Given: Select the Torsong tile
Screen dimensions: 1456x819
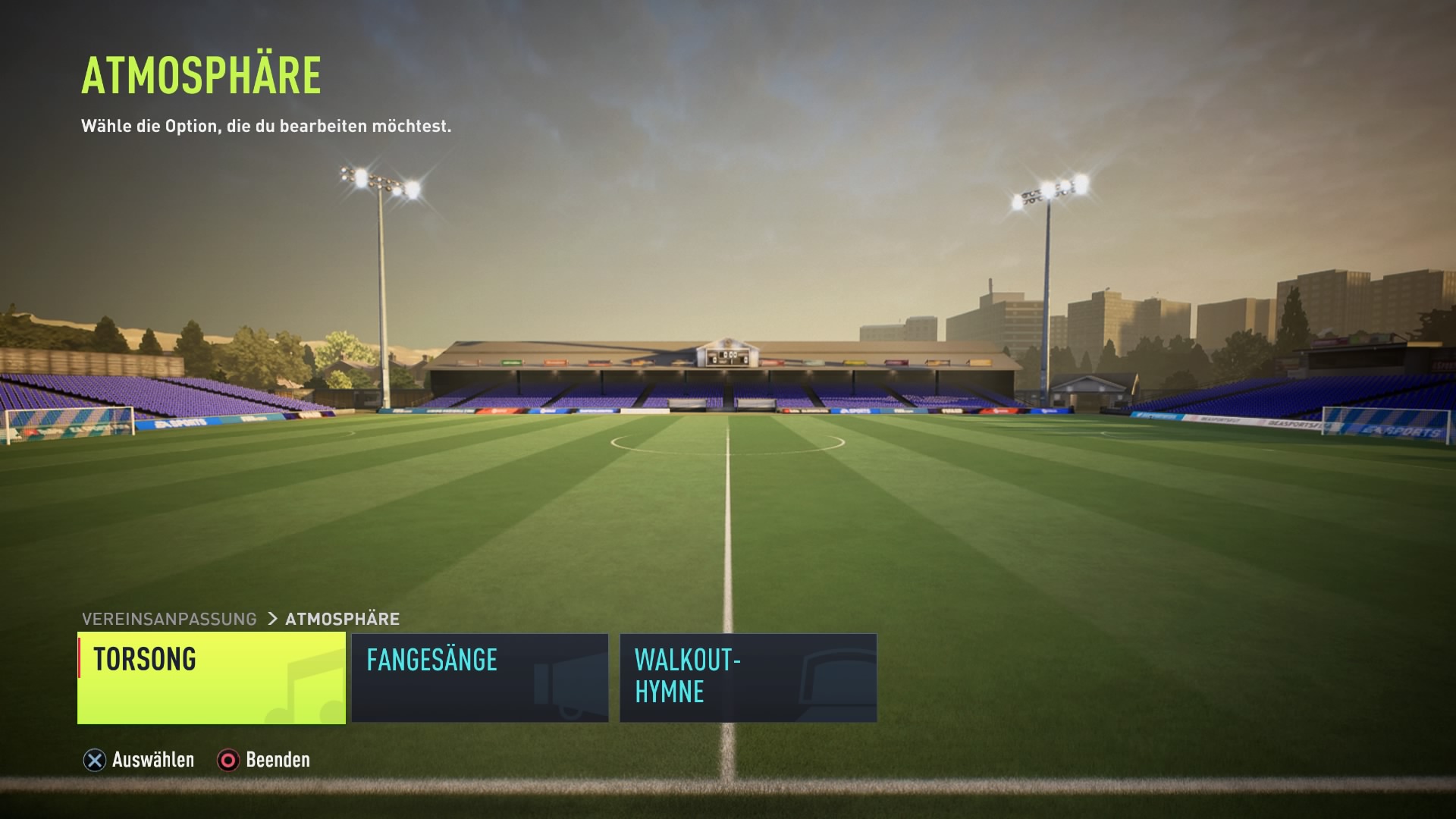Looking at the screenshot, I should (212, 678).
